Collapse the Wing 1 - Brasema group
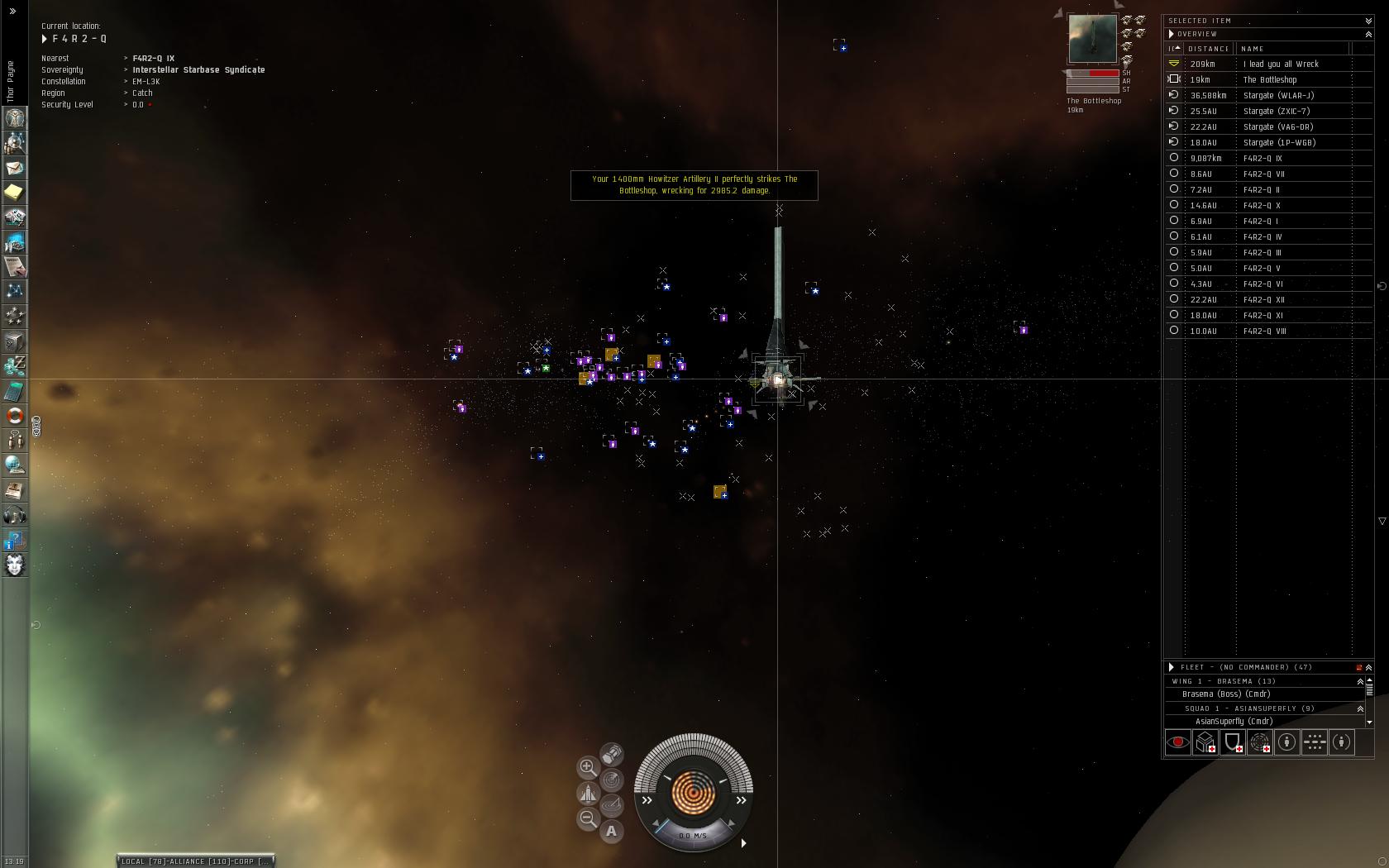 pos(1360,681)
